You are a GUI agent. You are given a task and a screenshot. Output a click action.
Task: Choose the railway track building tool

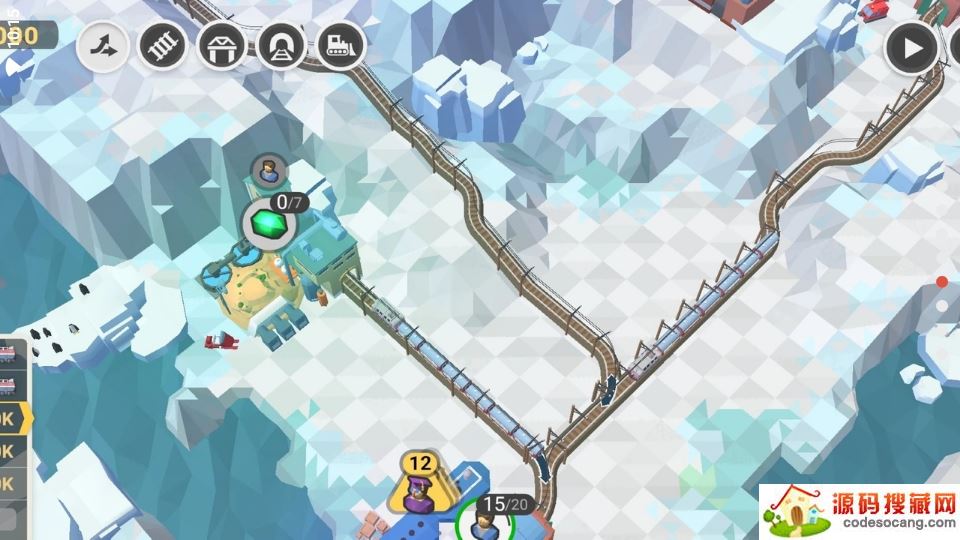[x=162, y=45]
